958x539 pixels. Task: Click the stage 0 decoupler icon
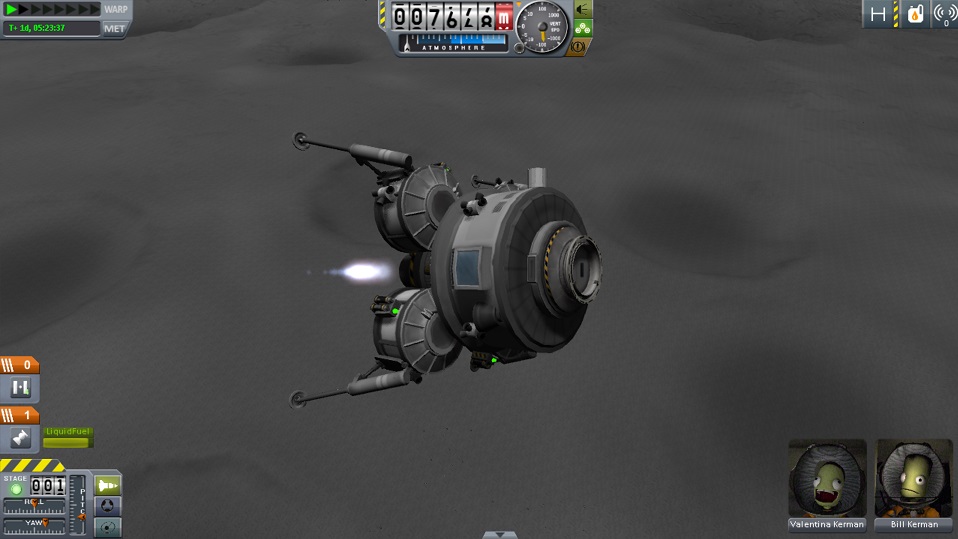pyautogui.click(x=20, y=388)
